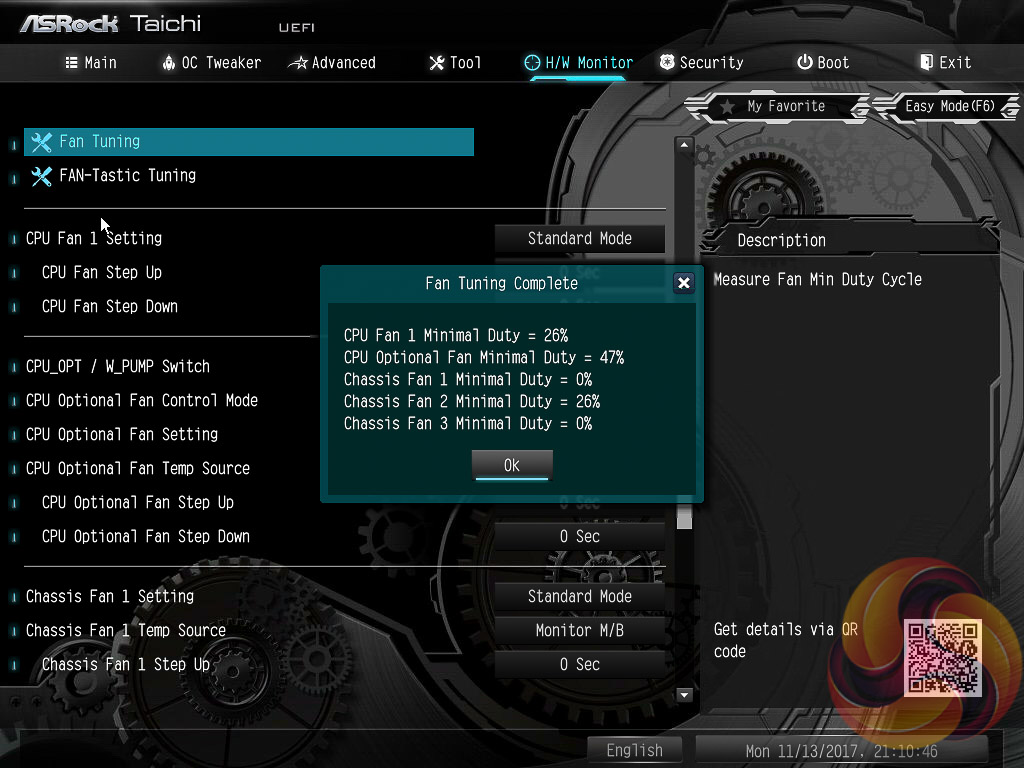The width and height of the screenshot is (1024, 768).
Task: Select the CPU_OPT / W_PUMP Switch row
Action: pos(118,366)
